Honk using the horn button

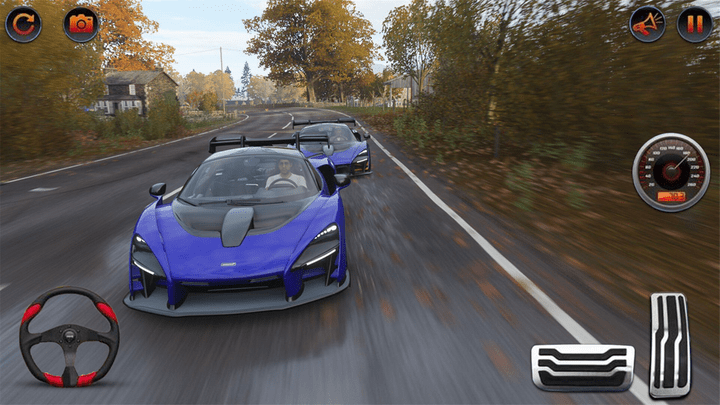point(647,24)
